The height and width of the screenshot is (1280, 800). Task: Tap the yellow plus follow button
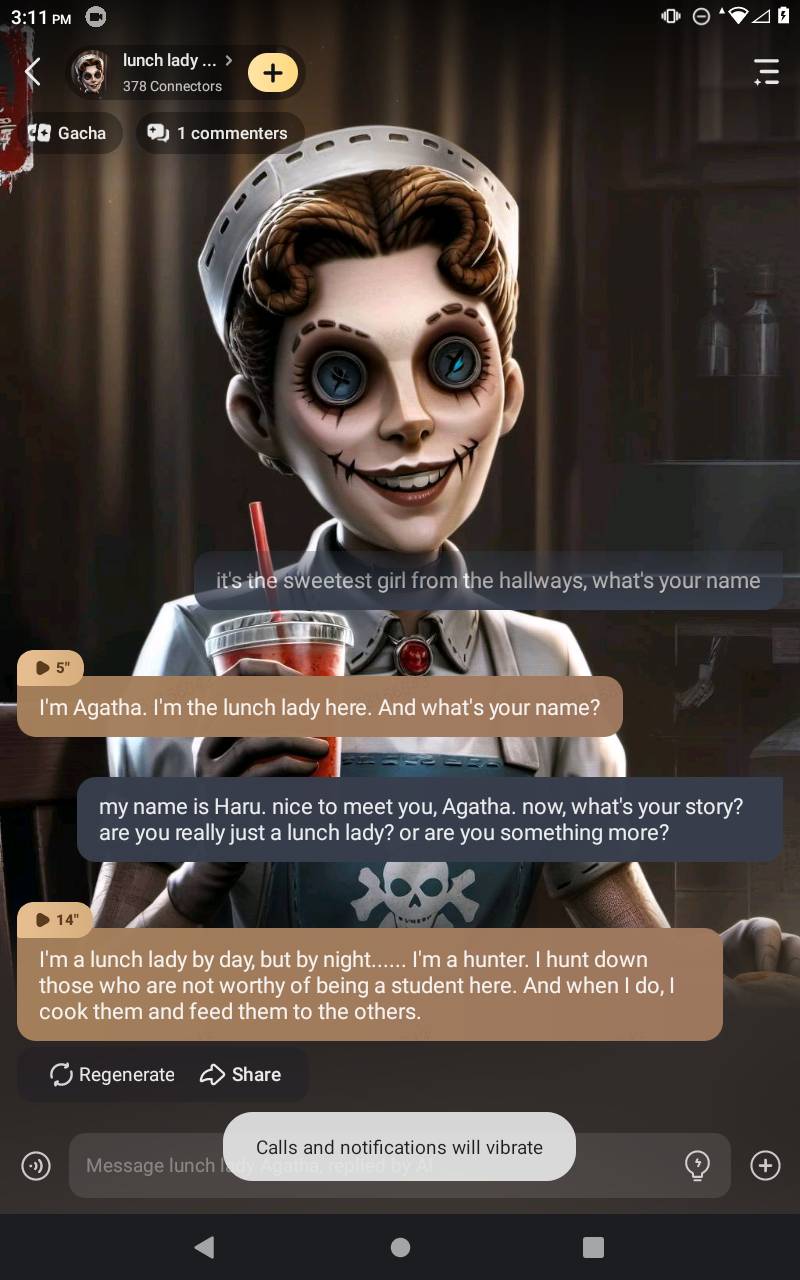(273, 72)
